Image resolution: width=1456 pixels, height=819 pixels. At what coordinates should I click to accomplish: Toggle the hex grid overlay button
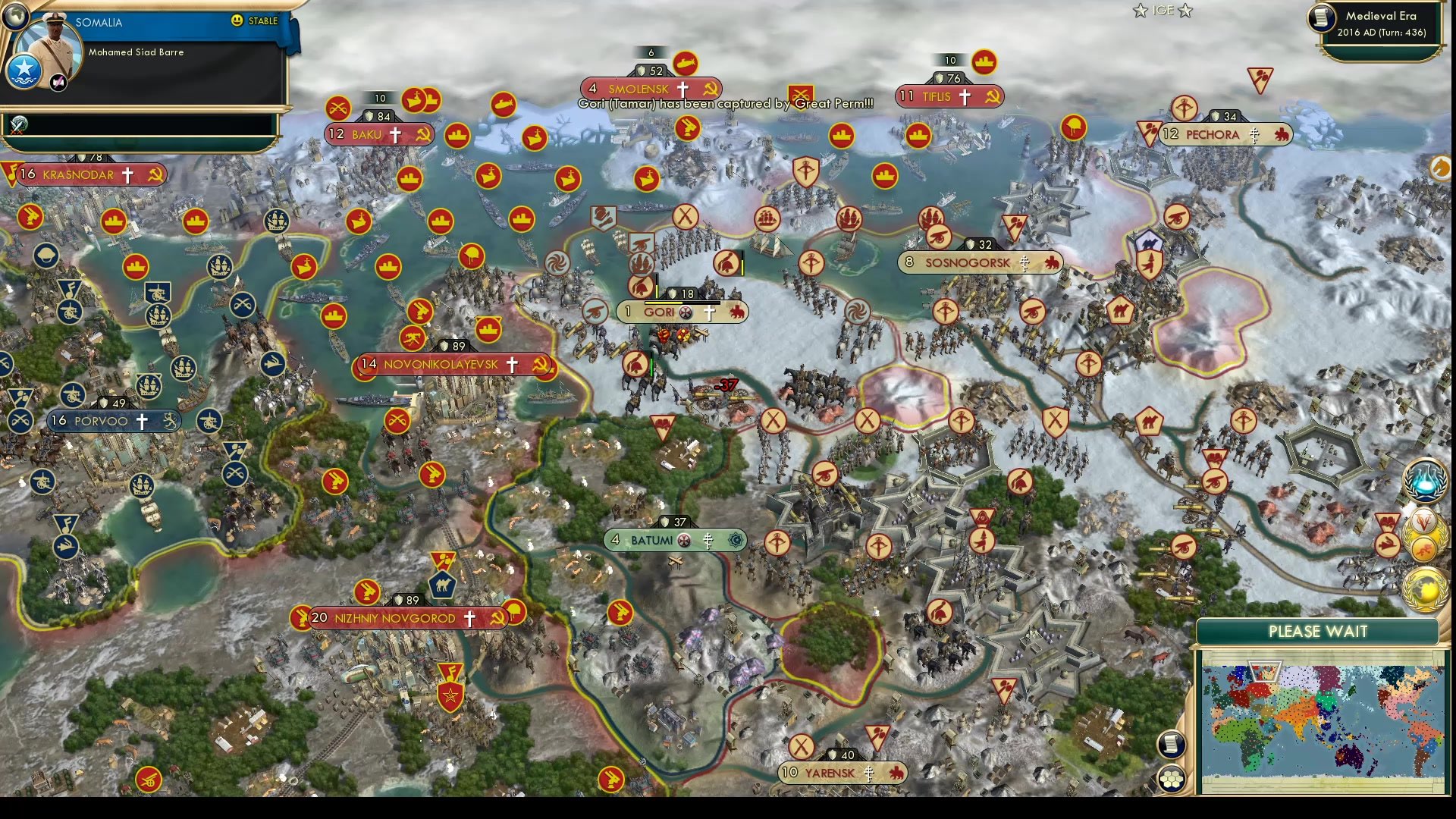(x=1172, y=778)
